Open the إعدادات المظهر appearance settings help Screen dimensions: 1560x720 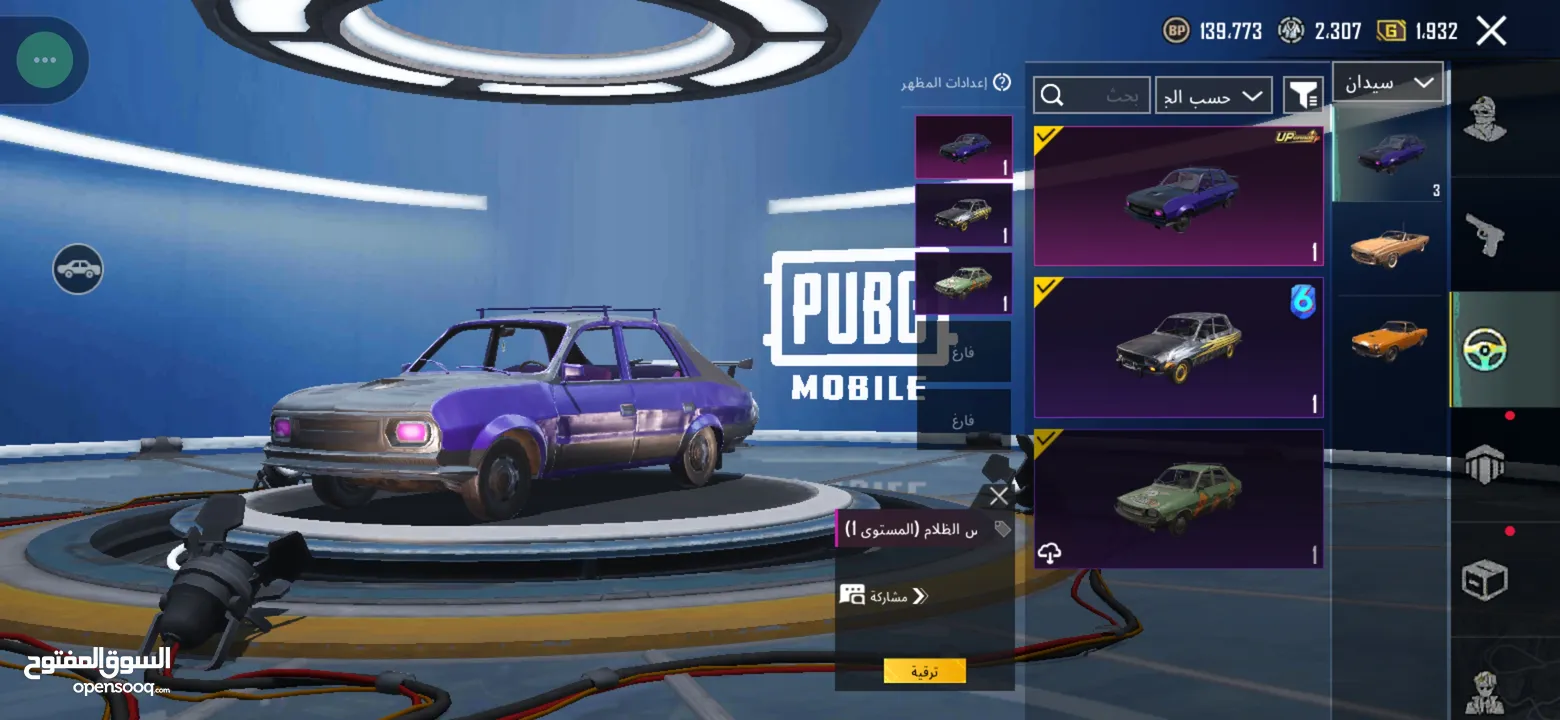click(1001, 83)
